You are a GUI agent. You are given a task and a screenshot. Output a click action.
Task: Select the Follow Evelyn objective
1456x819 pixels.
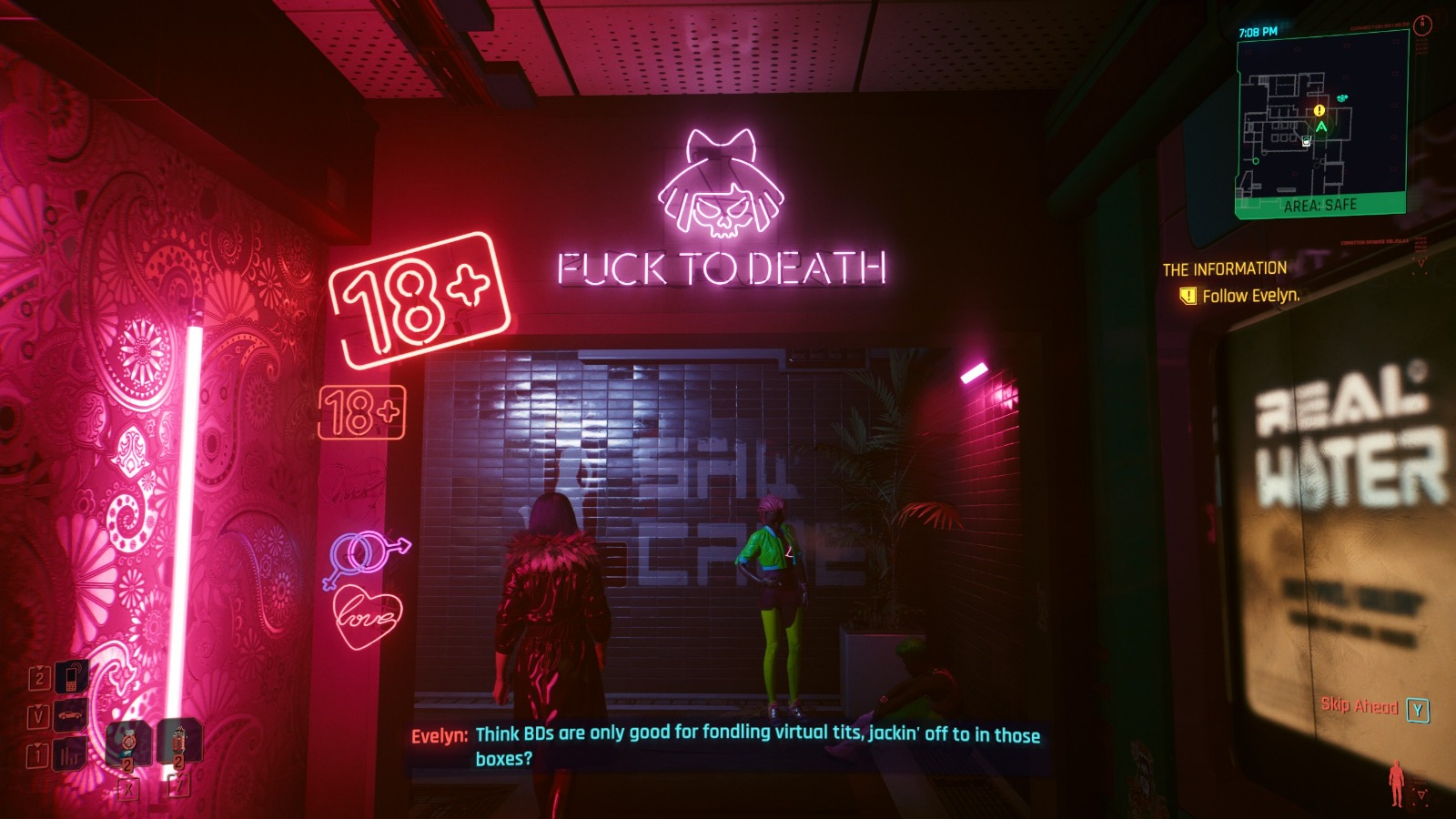[1250, 296]
